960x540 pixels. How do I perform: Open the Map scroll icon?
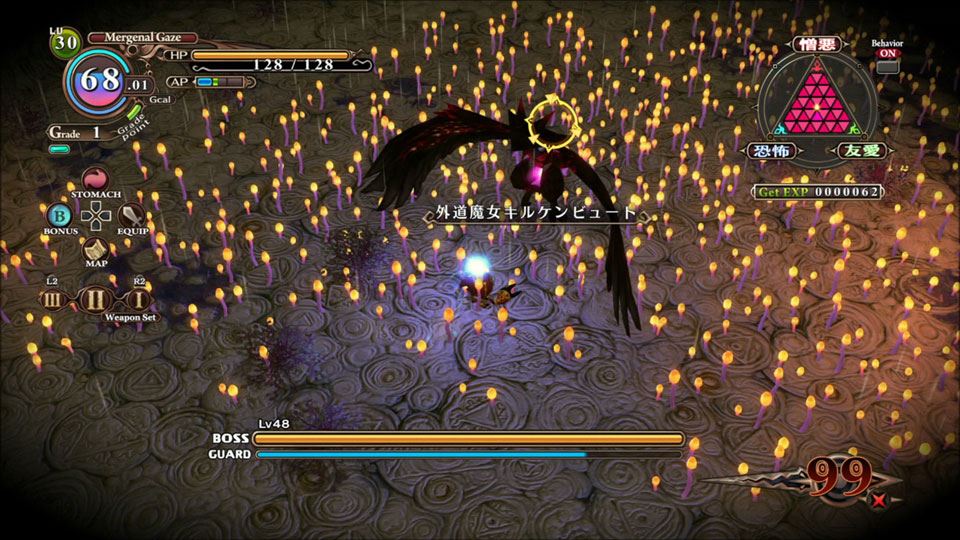[96, 249]
